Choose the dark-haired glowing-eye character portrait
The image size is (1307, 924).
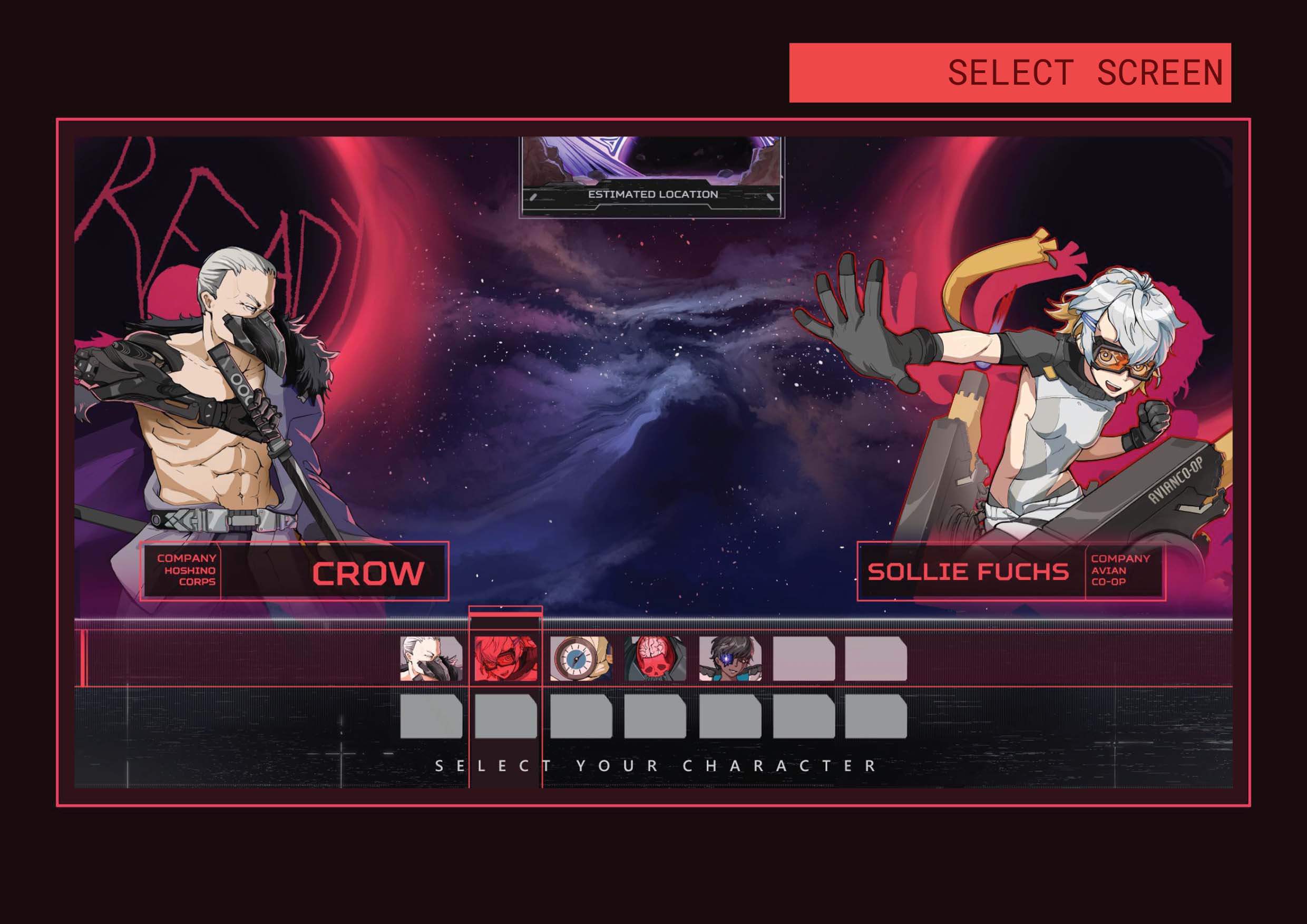[x=730, y=659]
